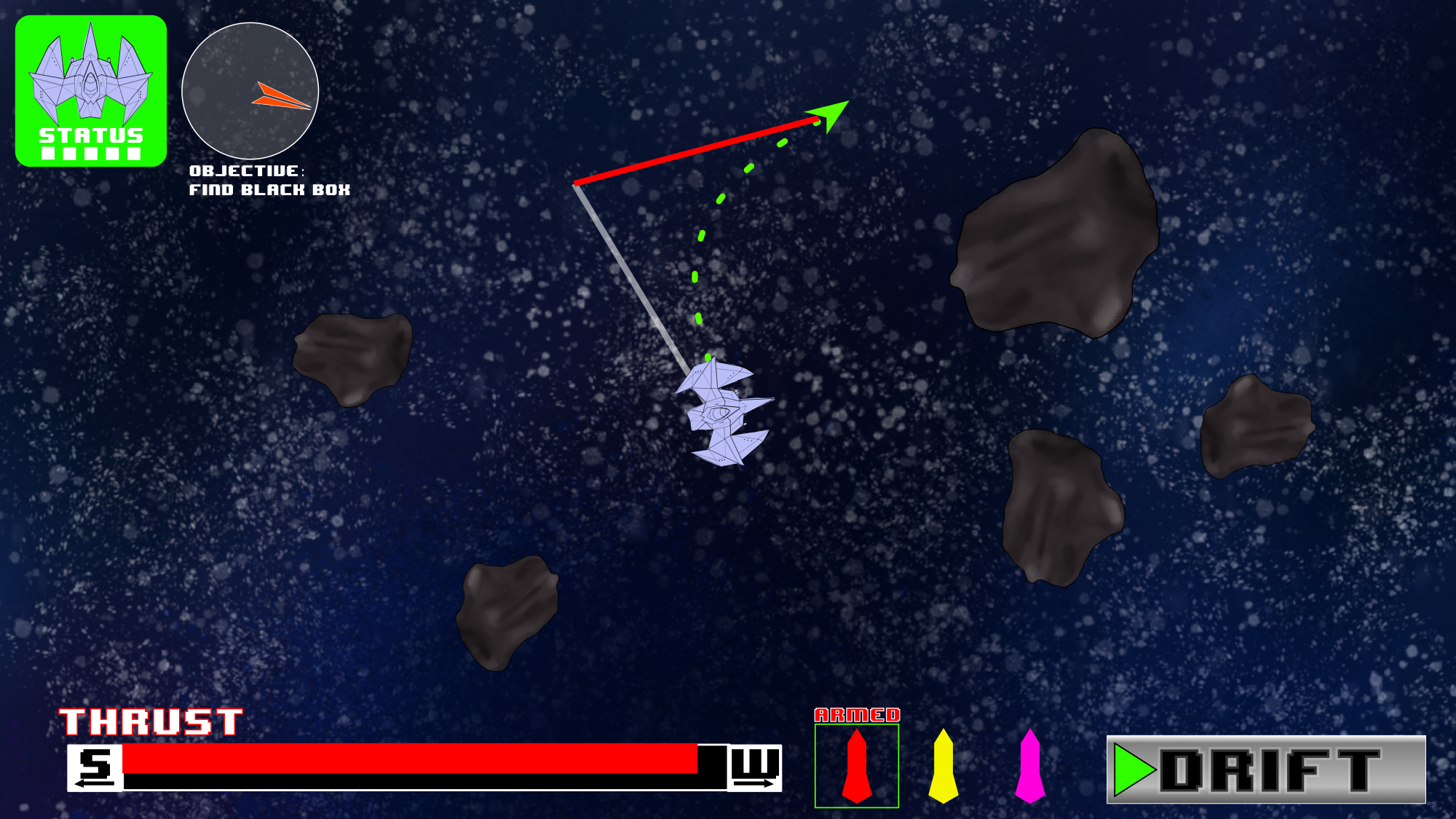
Task: Activate the Drift button
Action: pos(1266,769)
